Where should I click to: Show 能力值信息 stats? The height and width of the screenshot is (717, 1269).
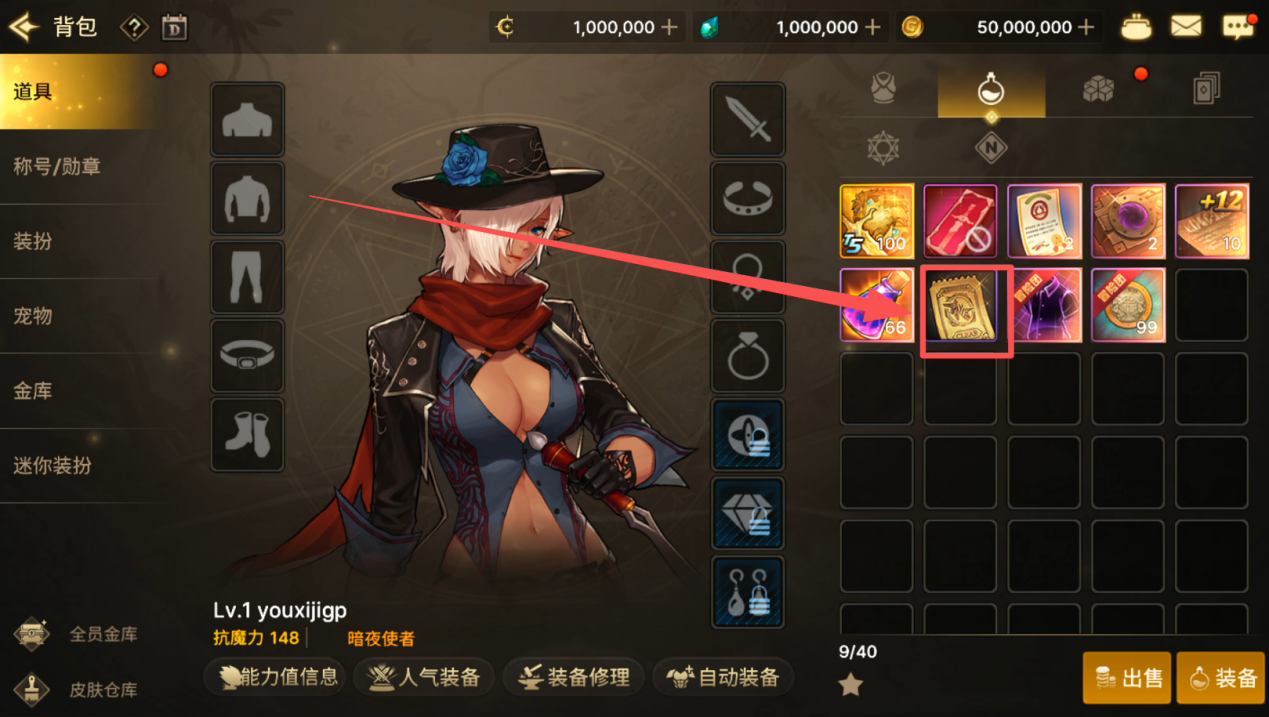tap(274, 677)
